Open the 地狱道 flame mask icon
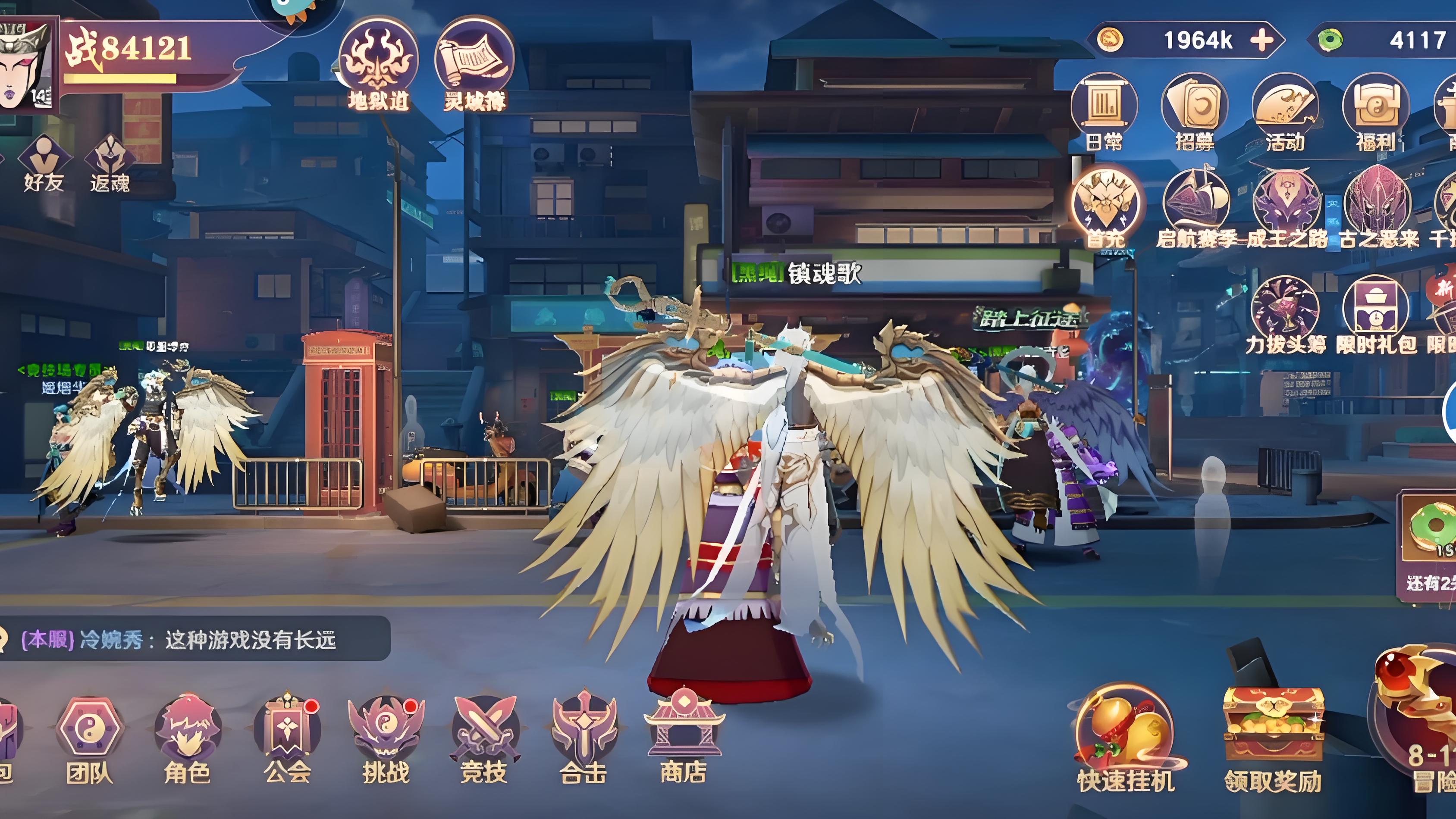This screenshot has width=1456, height=819. tap(378, 63)
